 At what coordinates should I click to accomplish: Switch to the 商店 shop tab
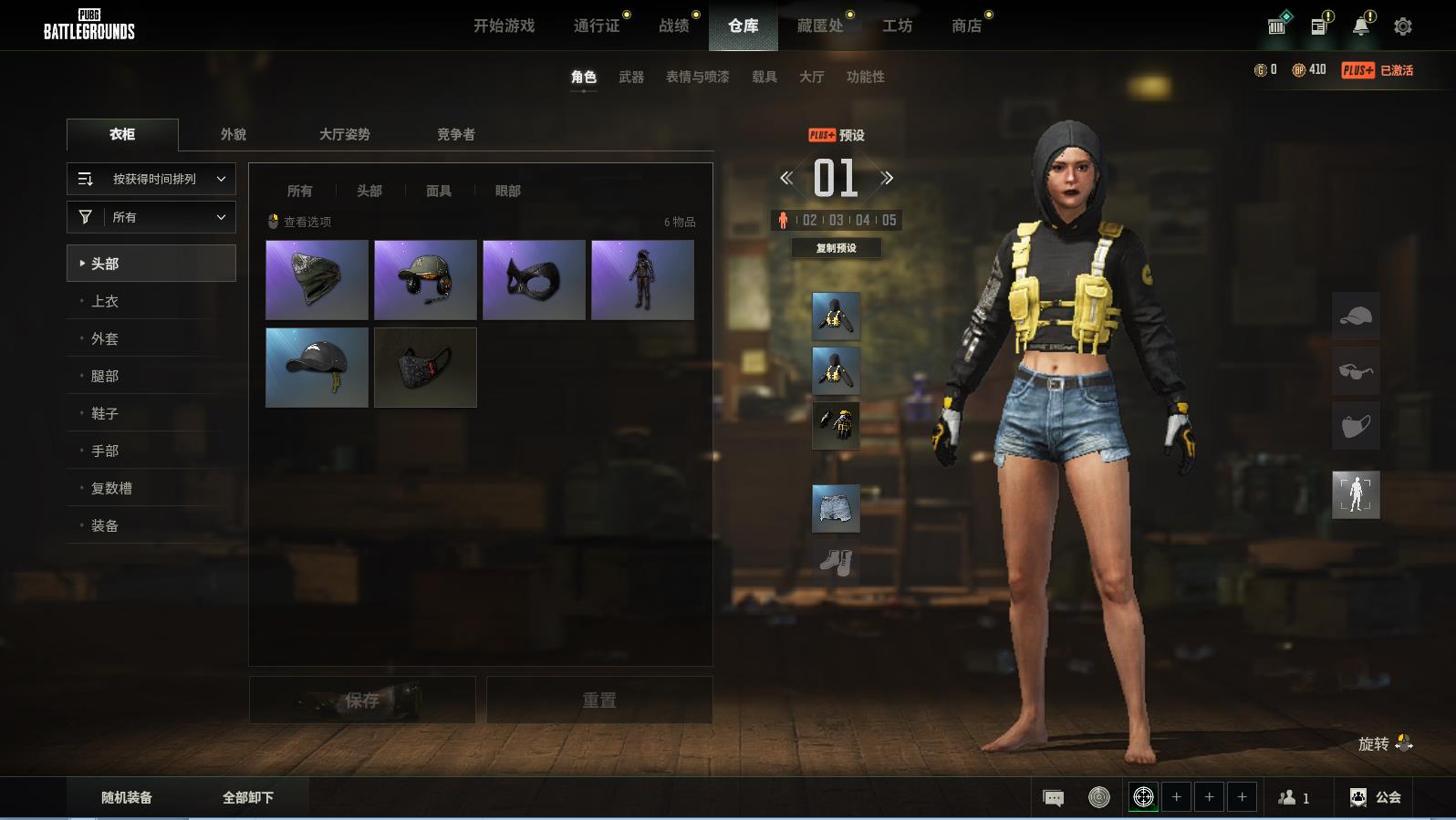pos(966,26)
